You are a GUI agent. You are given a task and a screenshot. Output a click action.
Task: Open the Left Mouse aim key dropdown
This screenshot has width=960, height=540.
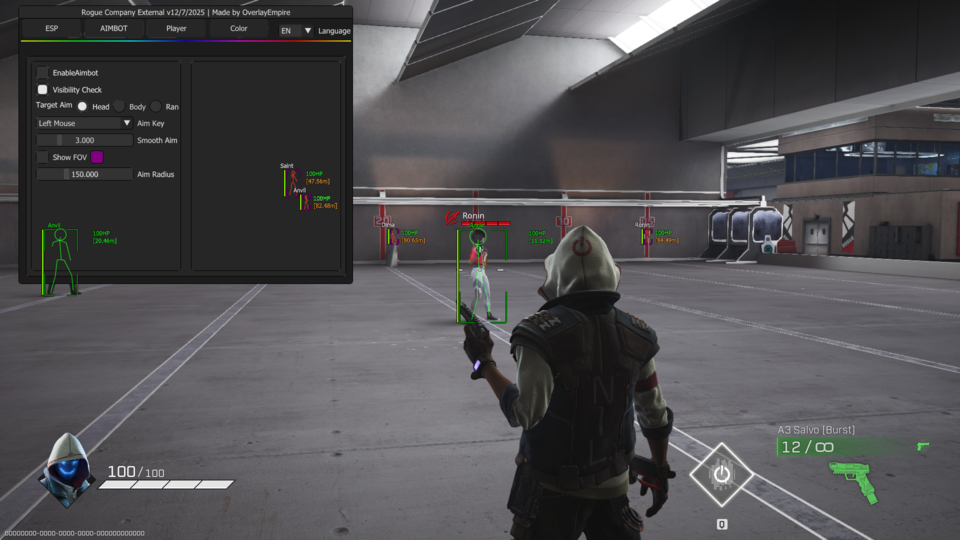[84, 123]
